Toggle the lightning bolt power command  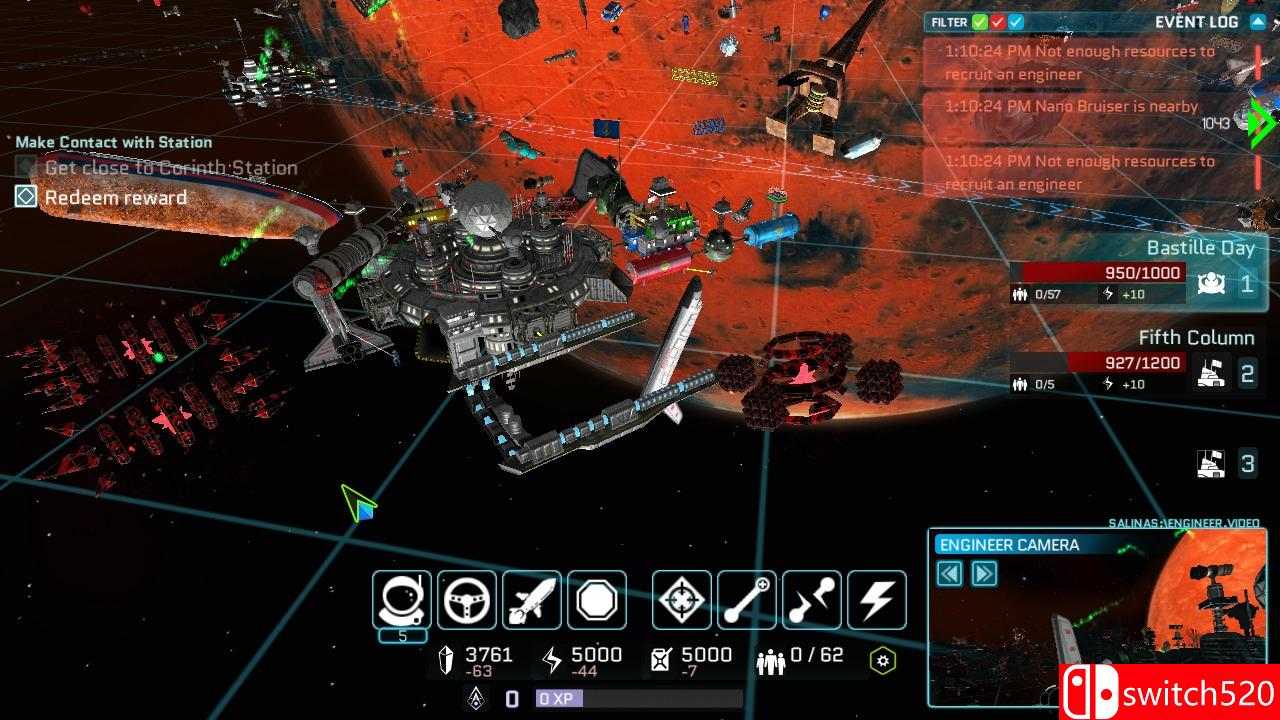click(877, 600)
